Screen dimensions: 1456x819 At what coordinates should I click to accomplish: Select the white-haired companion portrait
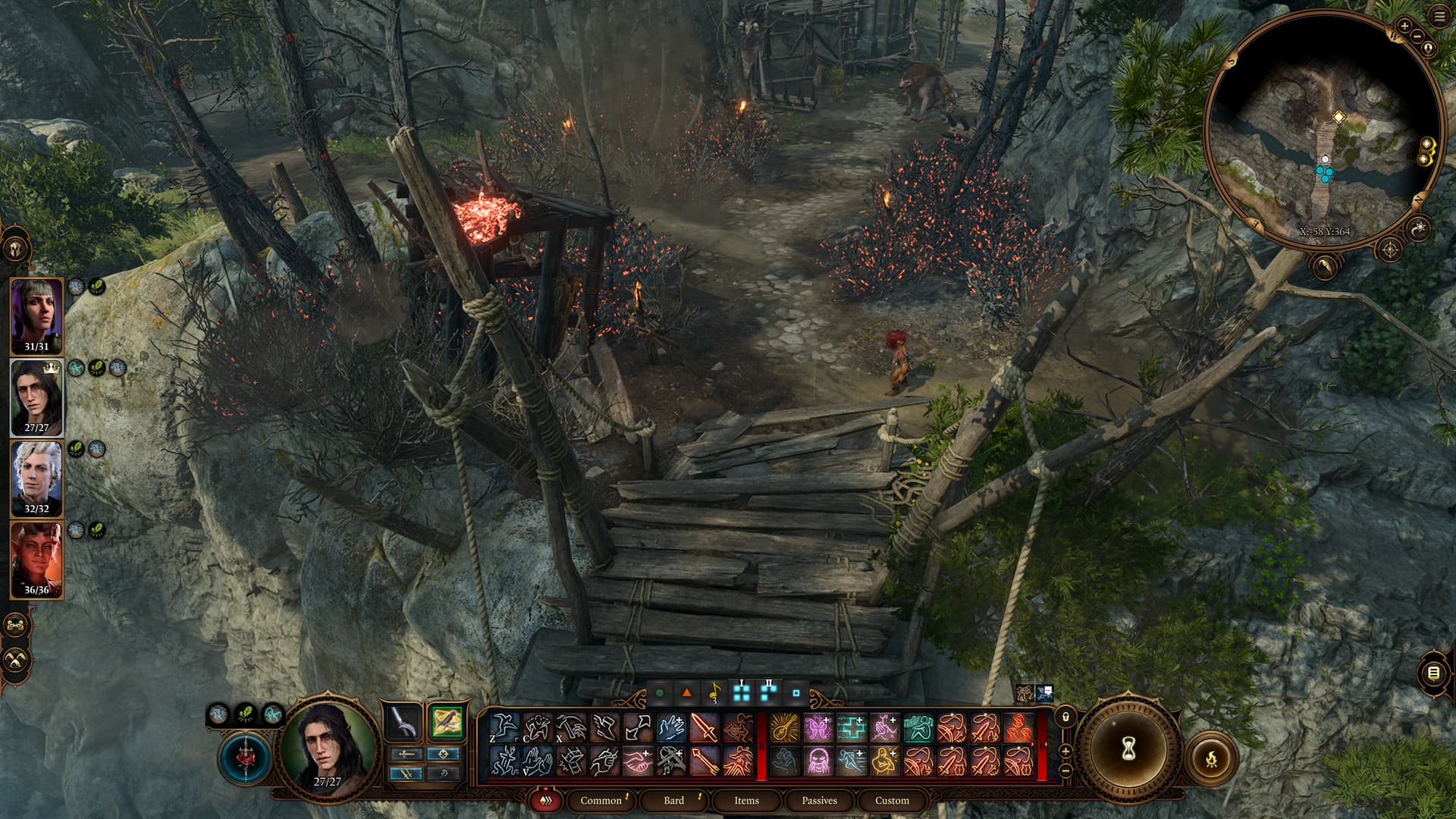(x=36, y=478)
